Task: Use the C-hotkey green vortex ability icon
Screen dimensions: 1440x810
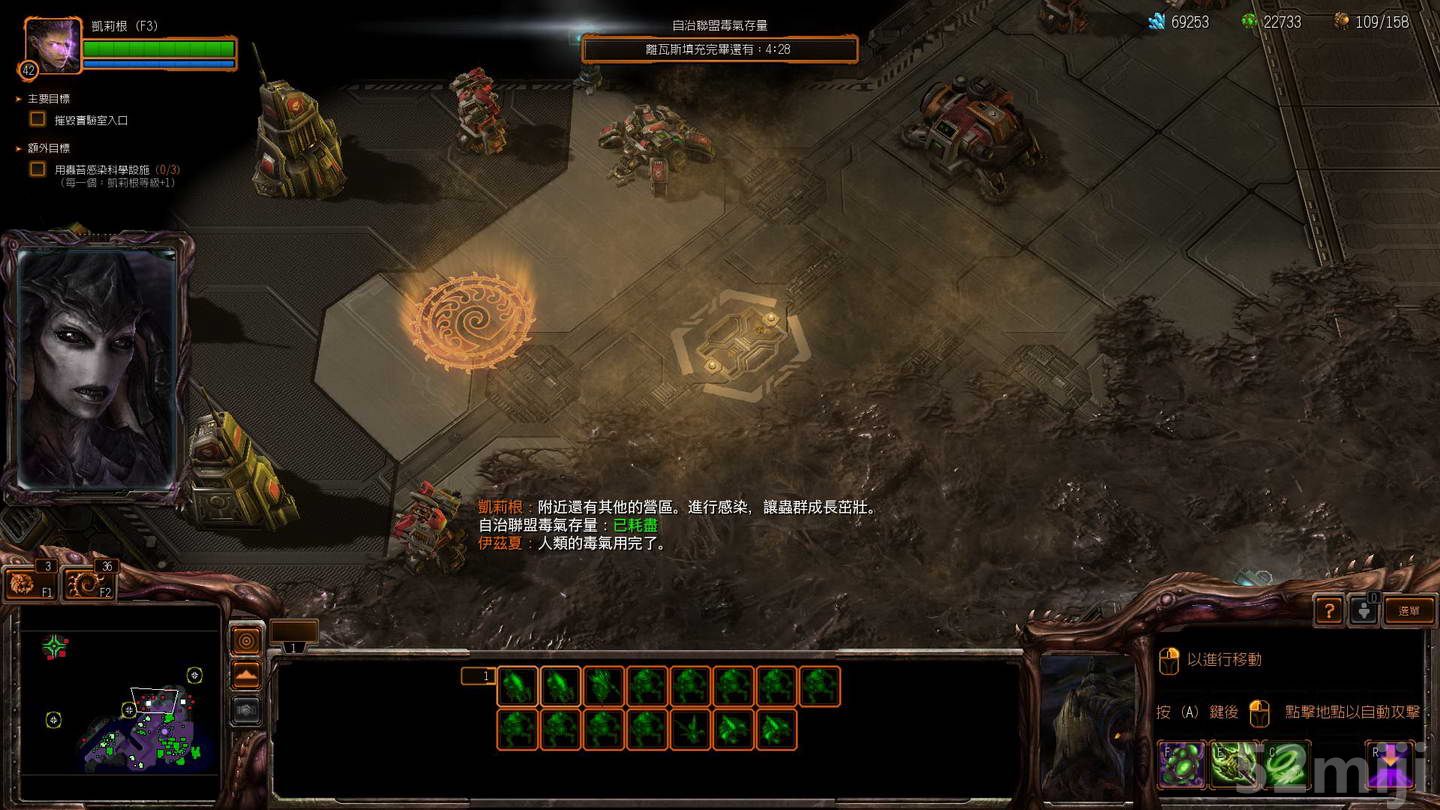Action: pos(1287,763)
